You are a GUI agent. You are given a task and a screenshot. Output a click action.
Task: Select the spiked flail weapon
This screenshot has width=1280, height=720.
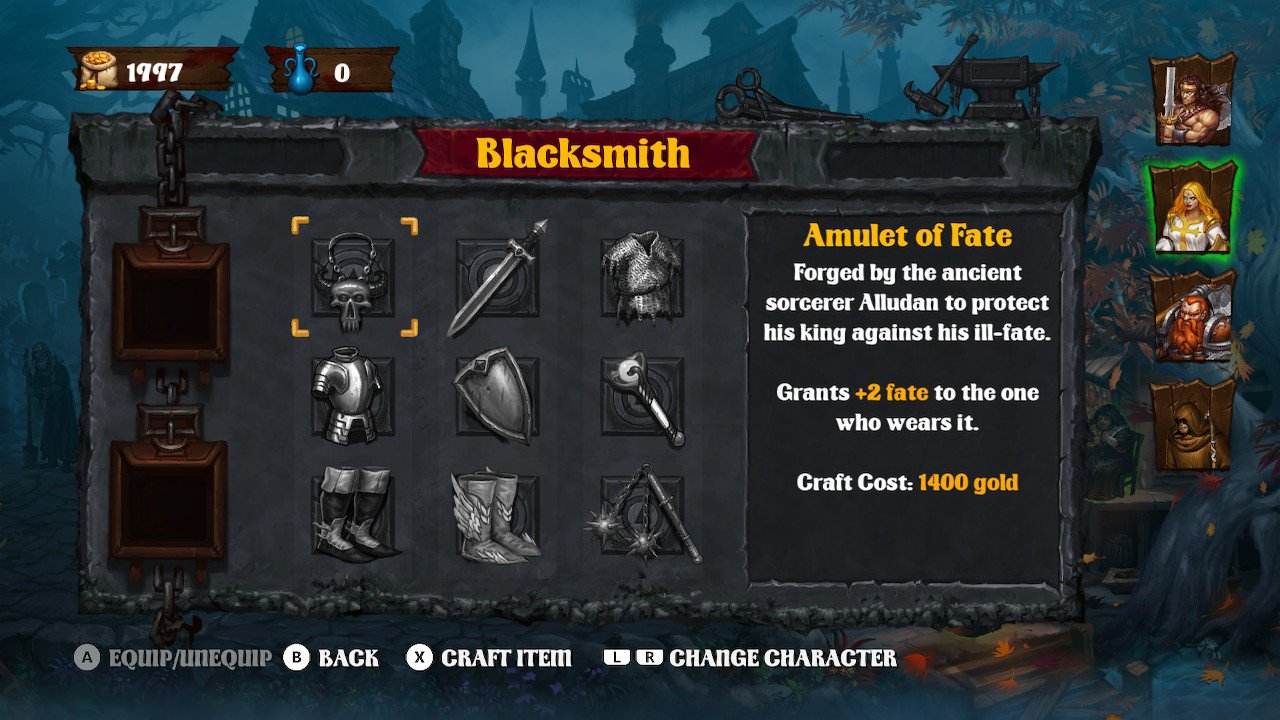642,517
